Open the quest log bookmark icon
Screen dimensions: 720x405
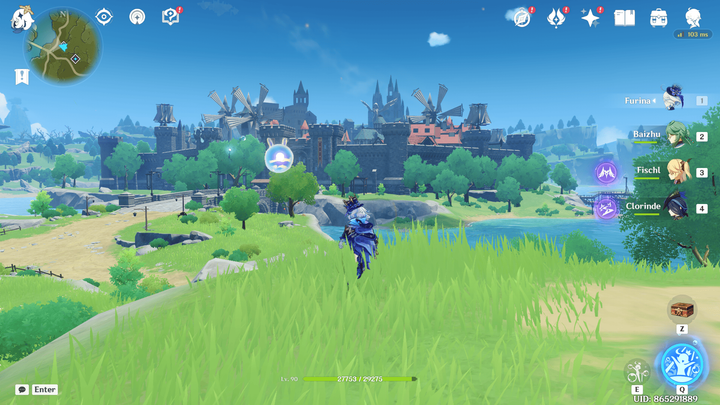(x=22, y=76)
